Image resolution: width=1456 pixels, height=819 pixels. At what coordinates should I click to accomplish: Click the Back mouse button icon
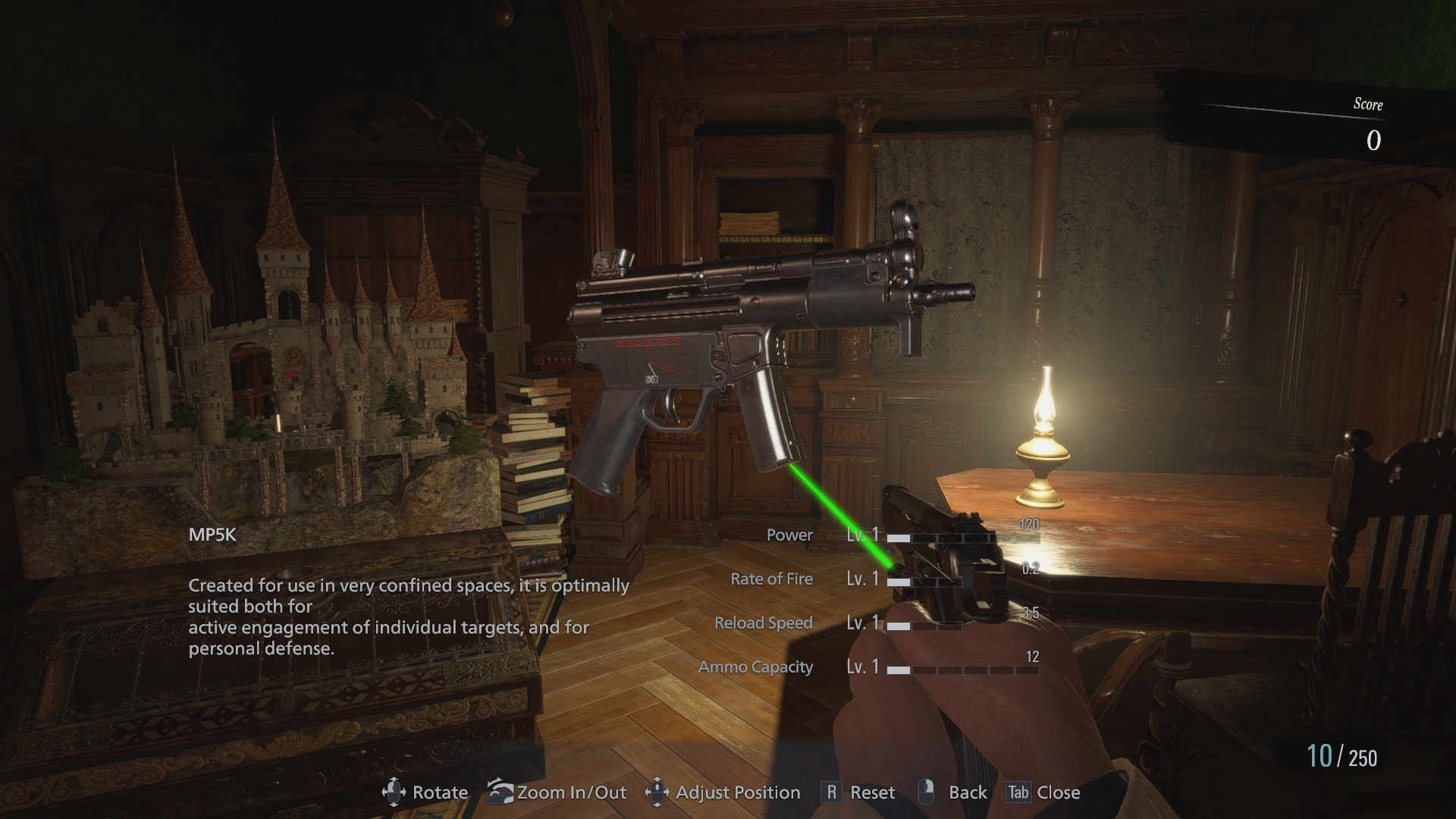point(924,792)
